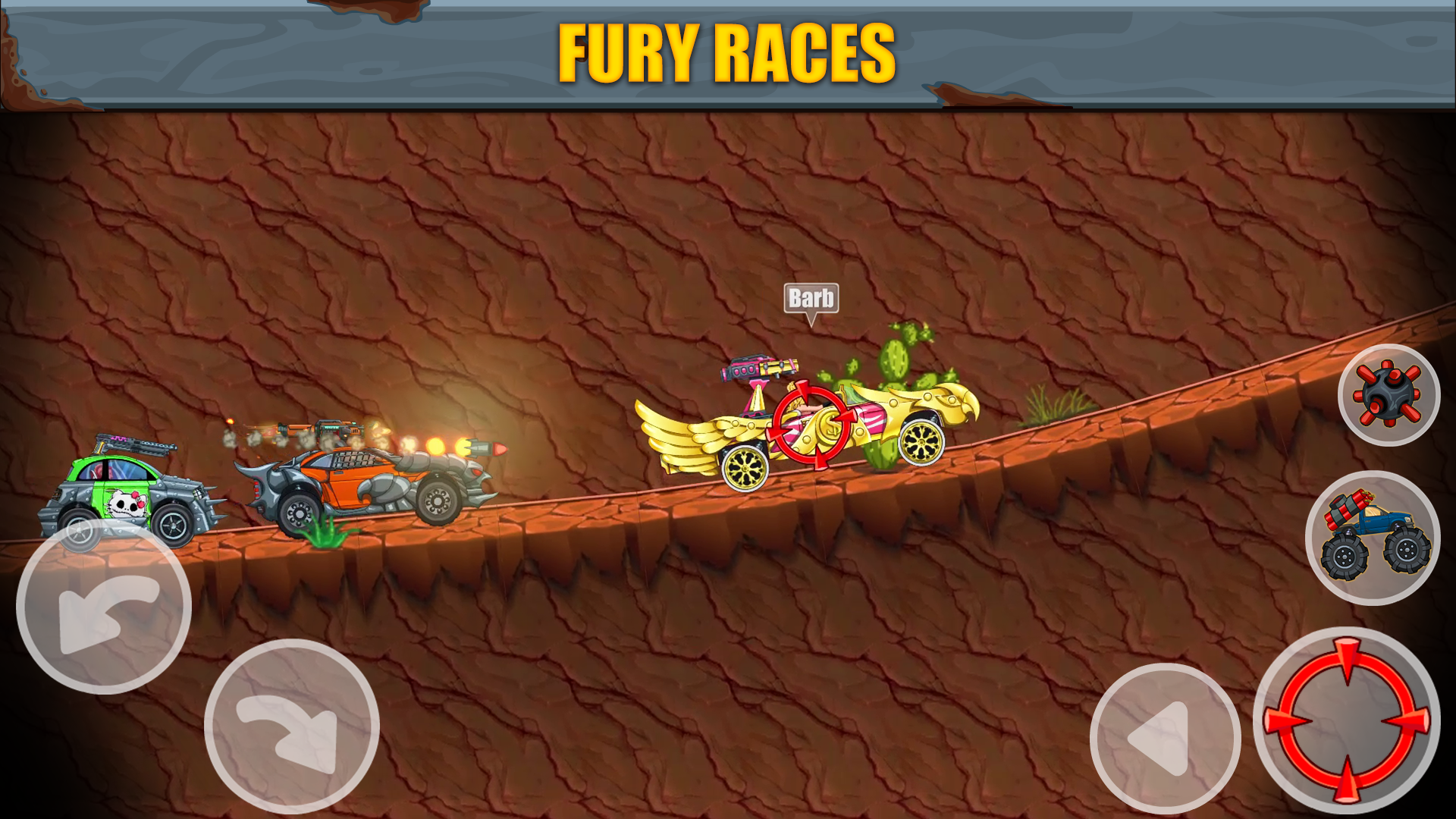Click the FURY RACES title banner

(x=726, y=53)
